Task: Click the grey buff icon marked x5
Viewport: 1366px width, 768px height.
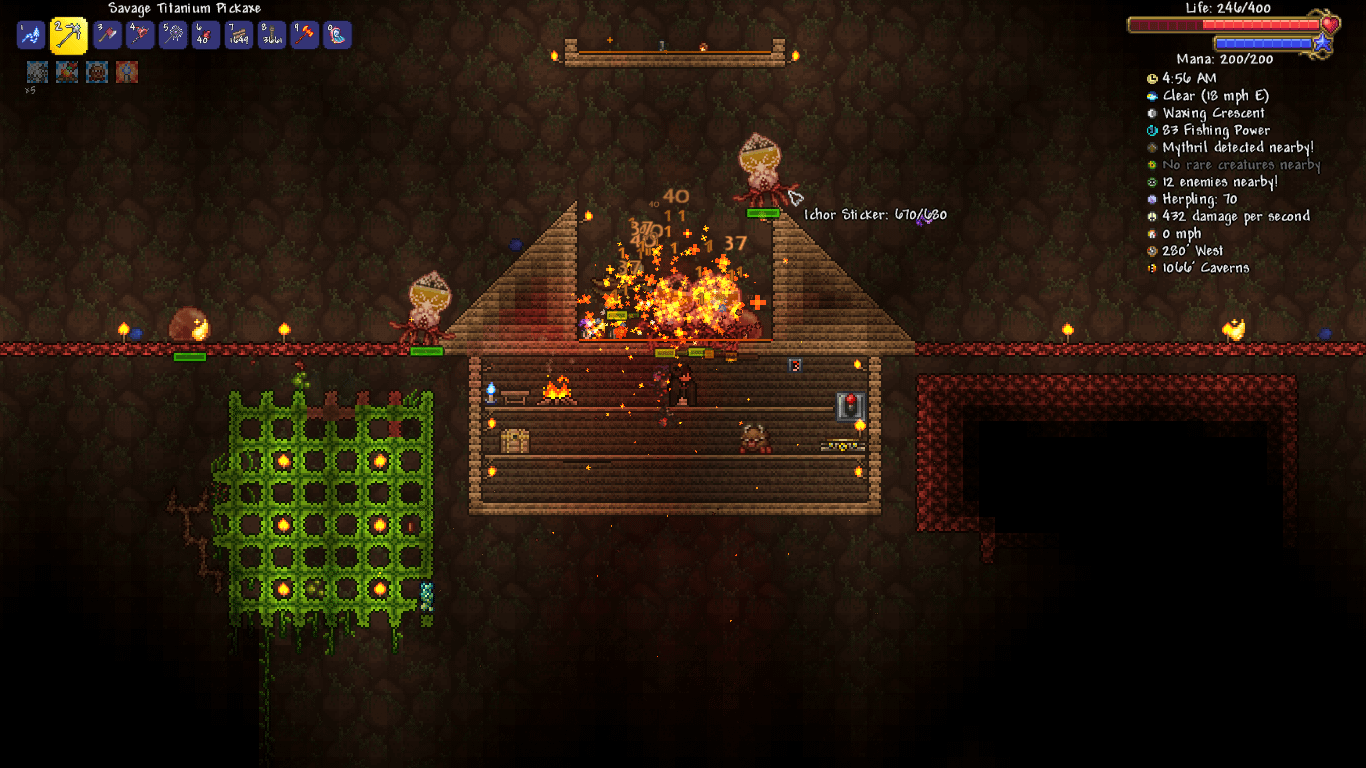Action: point(37,72)
